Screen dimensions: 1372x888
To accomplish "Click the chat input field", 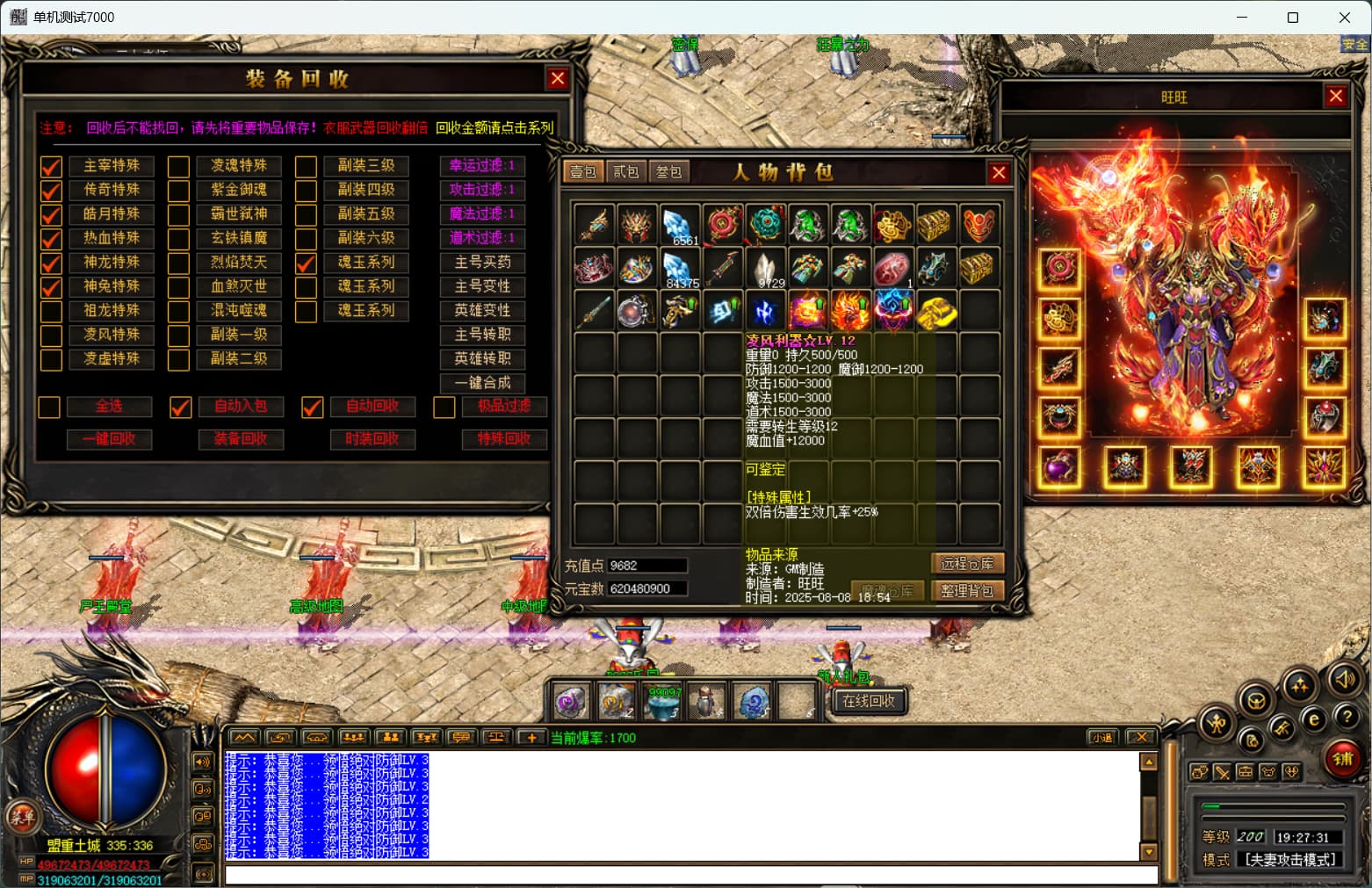I will [691, 875].
